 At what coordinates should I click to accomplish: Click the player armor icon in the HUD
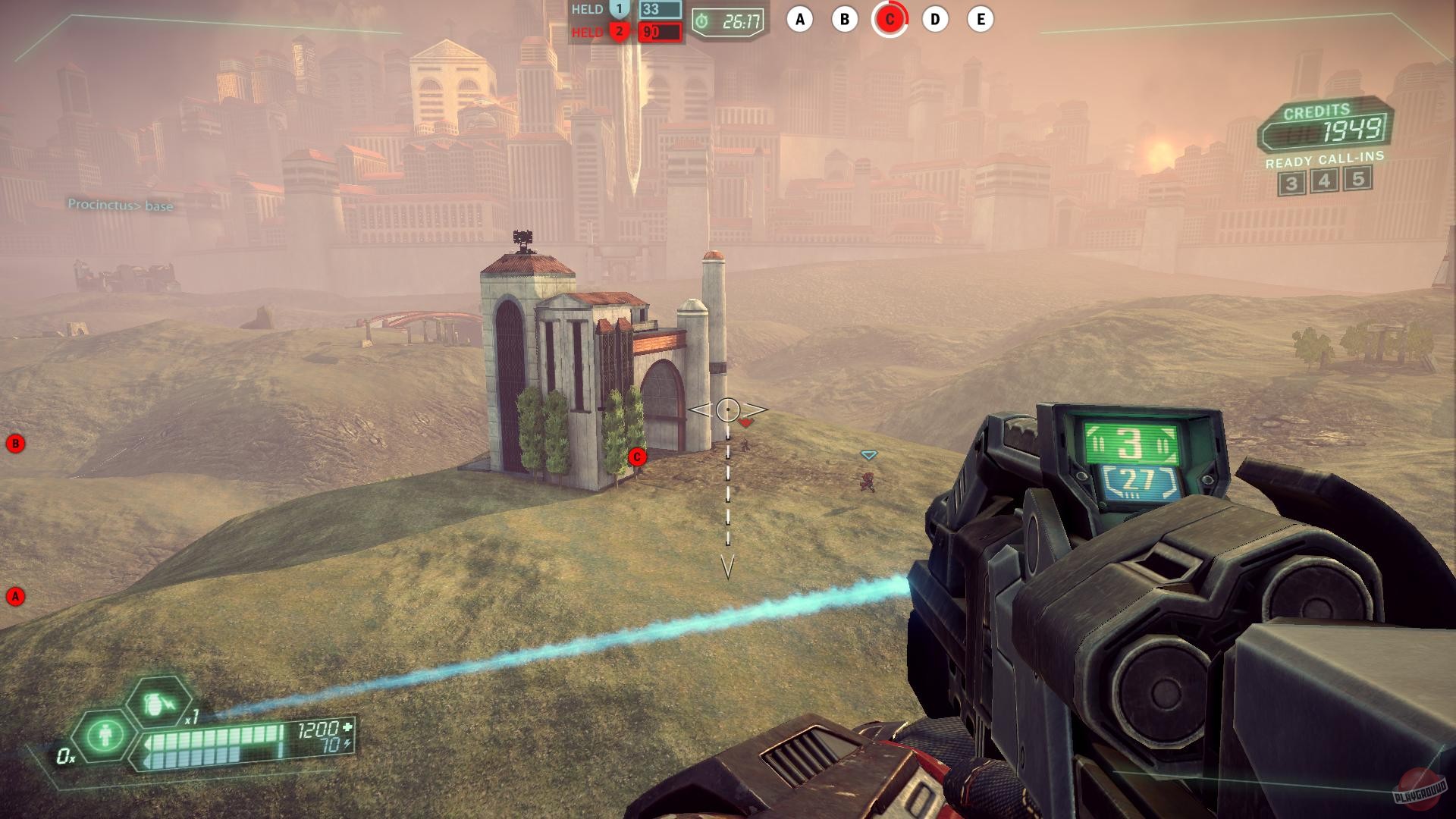coord(106,736)
